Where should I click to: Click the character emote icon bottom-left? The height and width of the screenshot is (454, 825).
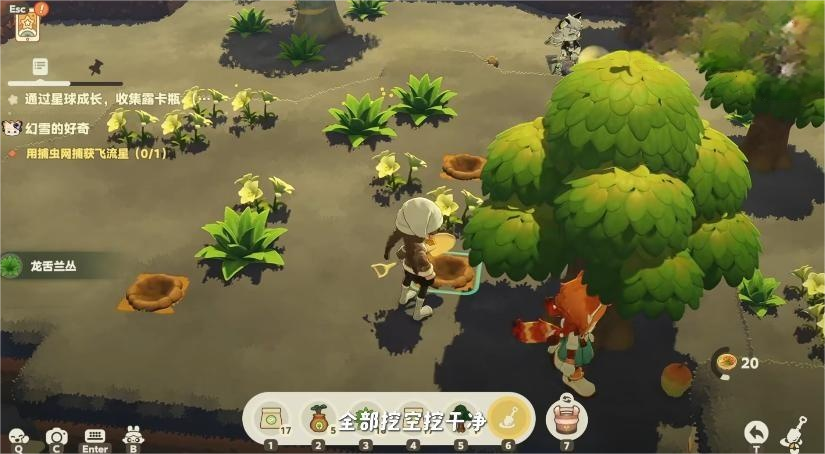click(17, 437)
